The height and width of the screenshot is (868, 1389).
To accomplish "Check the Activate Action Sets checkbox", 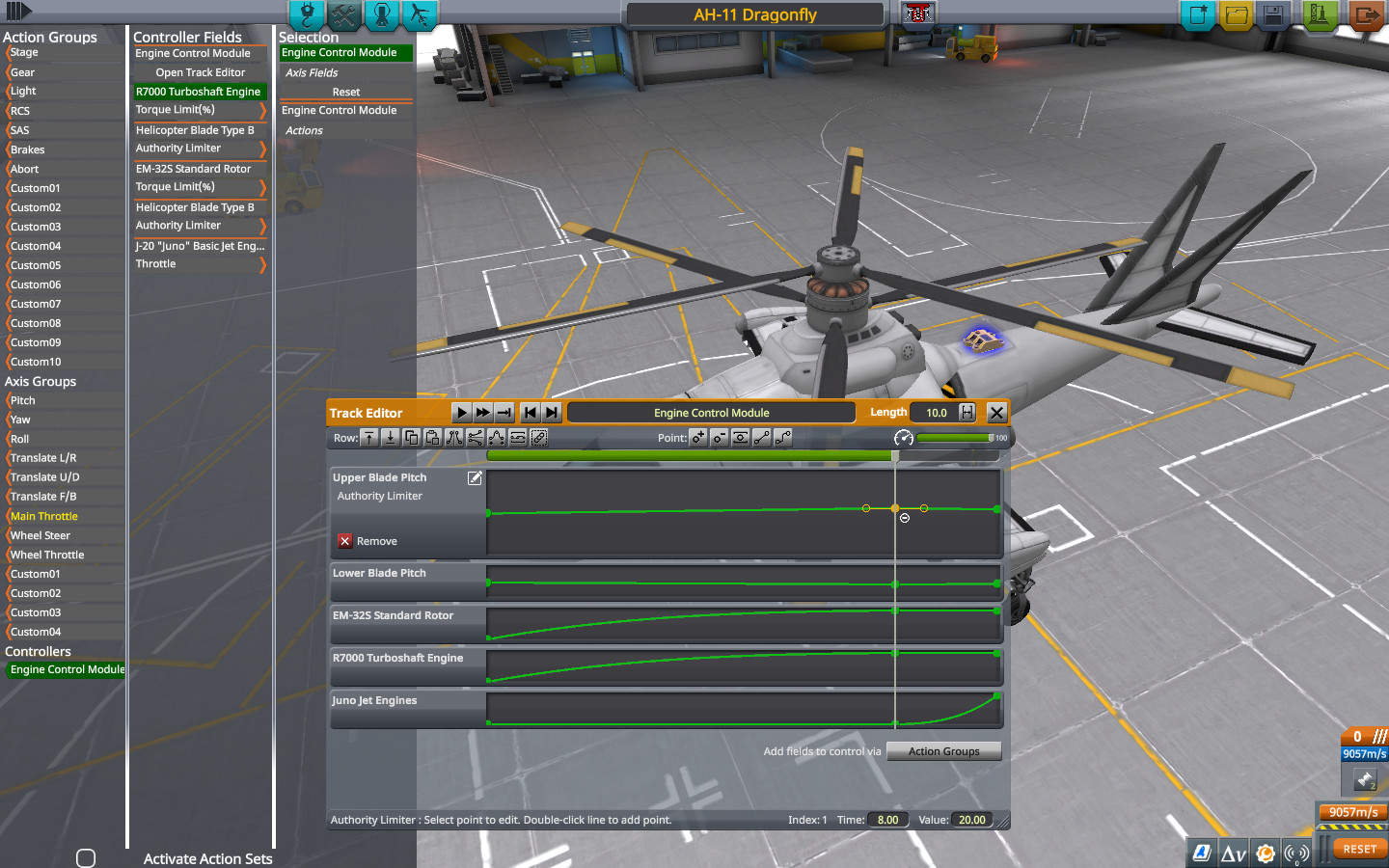I will (x=87, y=856).
